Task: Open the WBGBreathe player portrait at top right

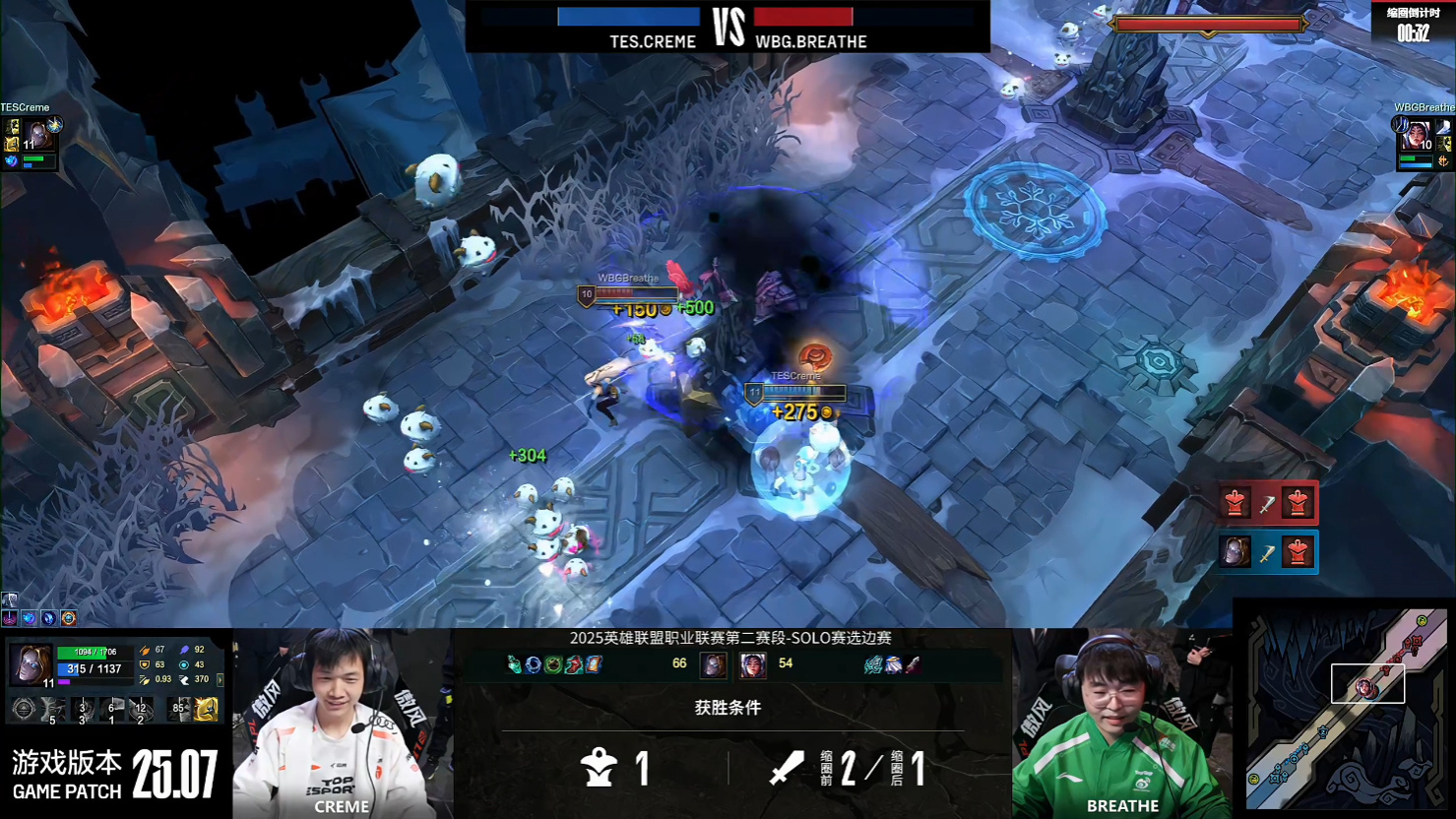Action: [x=1417, y=135]
